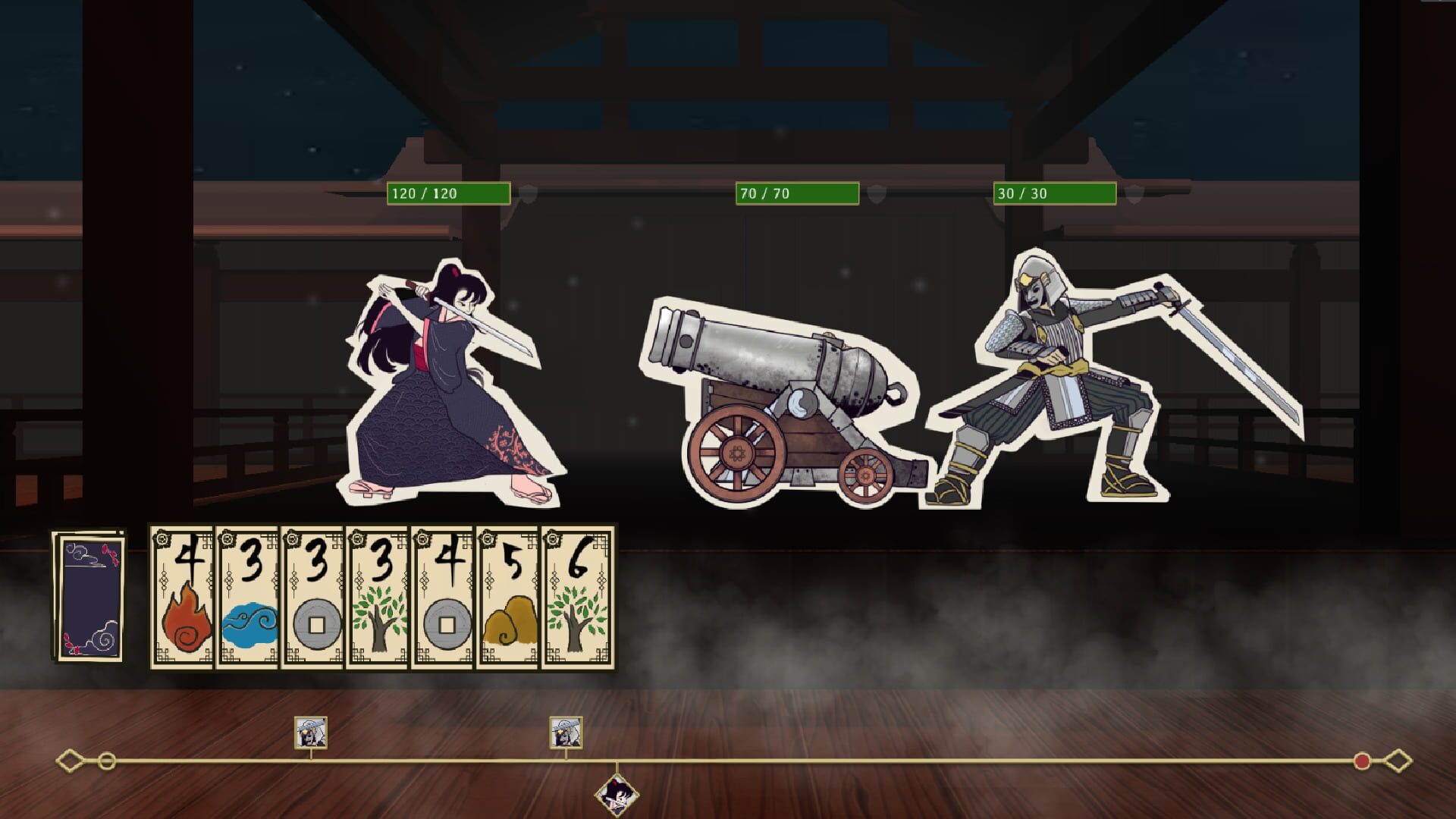Select the first samurai portrait on the timeline

pos(310,733)
